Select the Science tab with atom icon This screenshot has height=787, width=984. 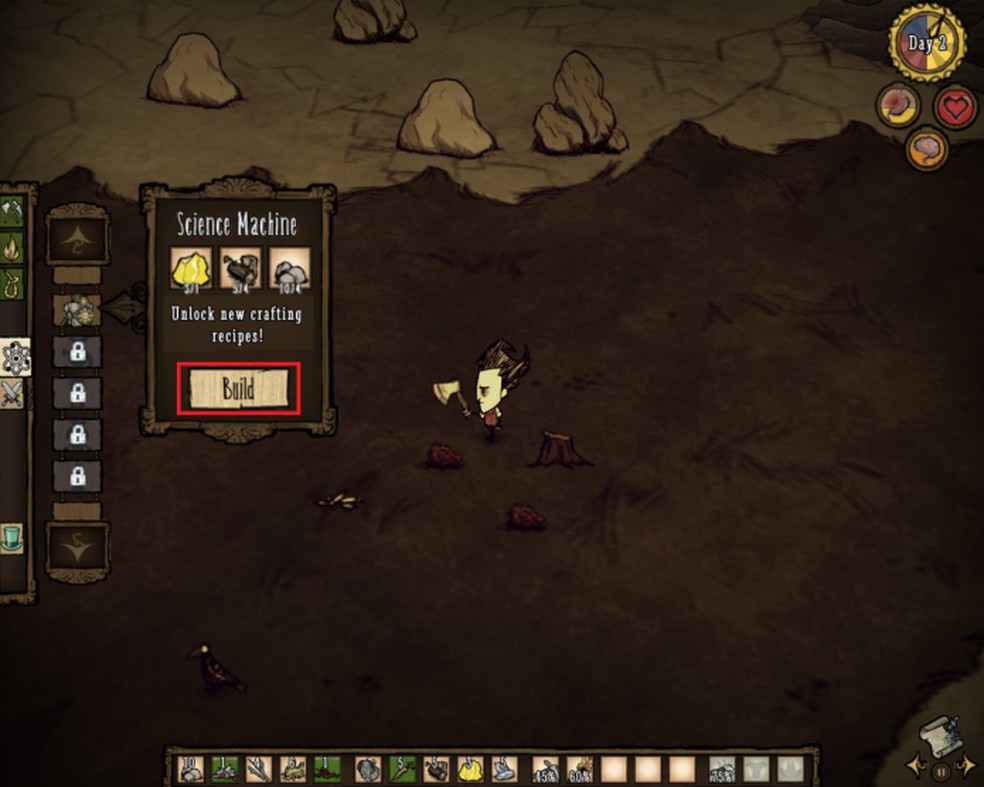[16, 356]
